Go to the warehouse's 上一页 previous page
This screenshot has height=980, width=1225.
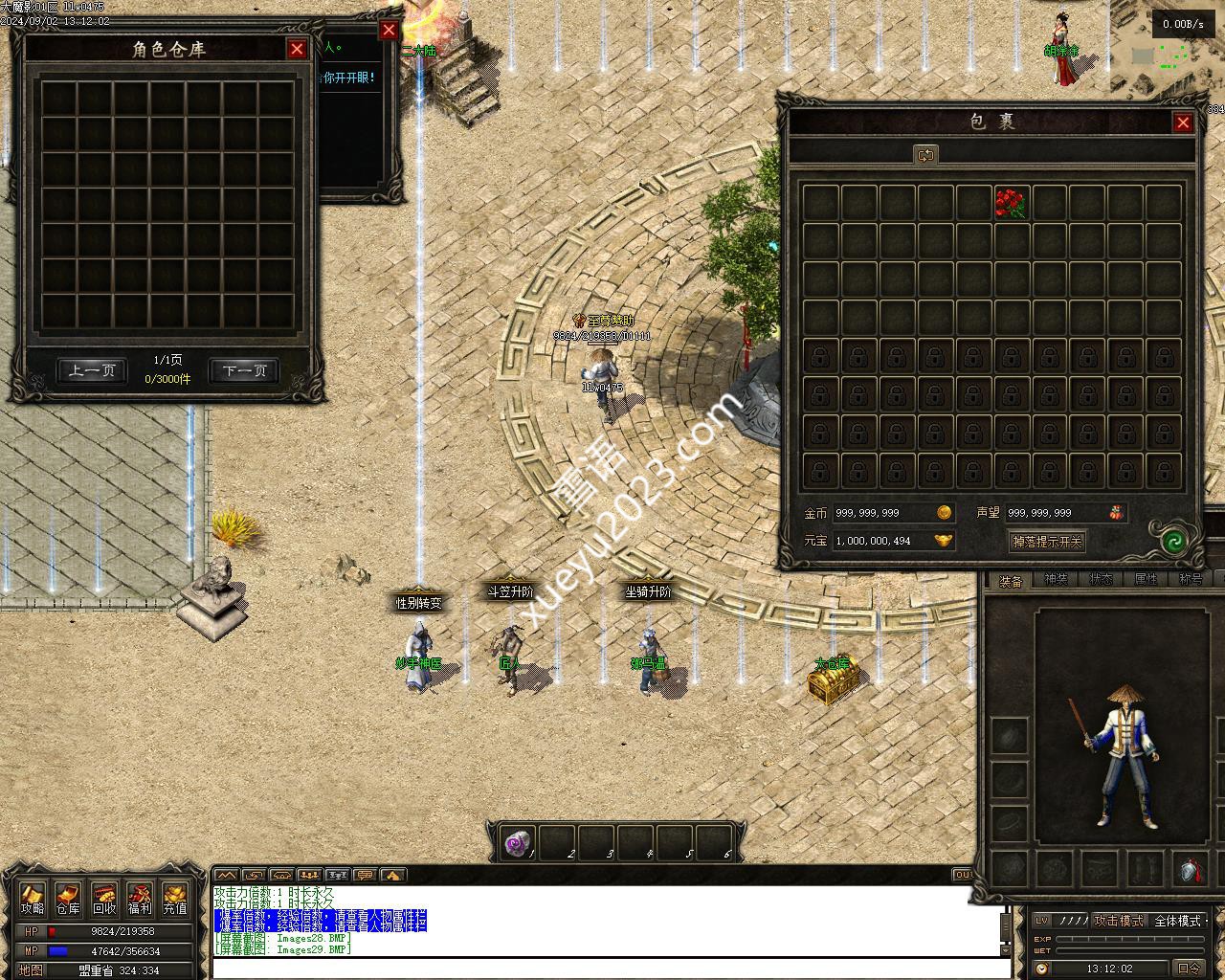pos(92,370)
